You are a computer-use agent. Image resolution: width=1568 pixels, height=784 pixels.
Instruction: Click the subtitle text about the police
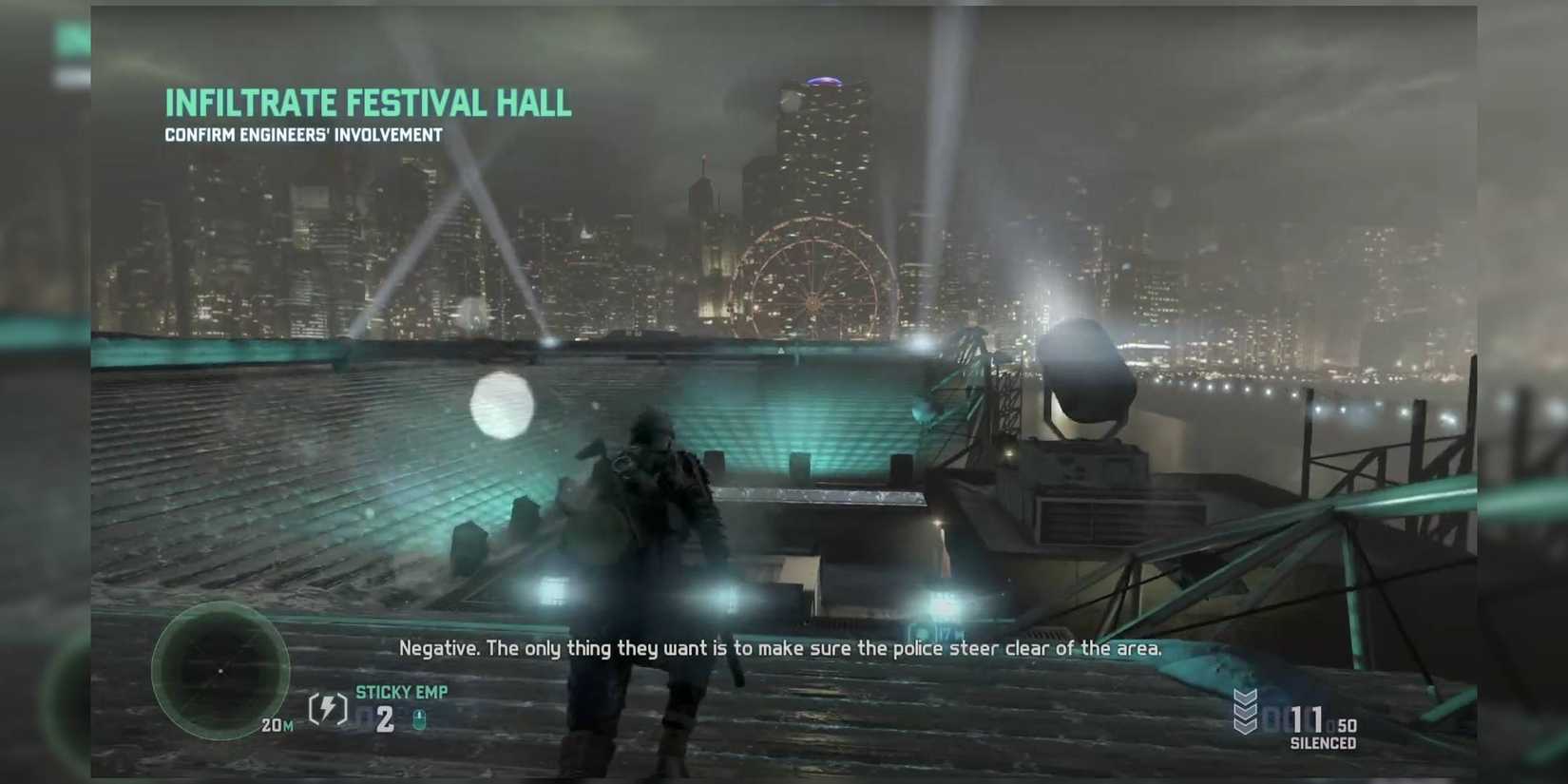(x=781, y=648)
